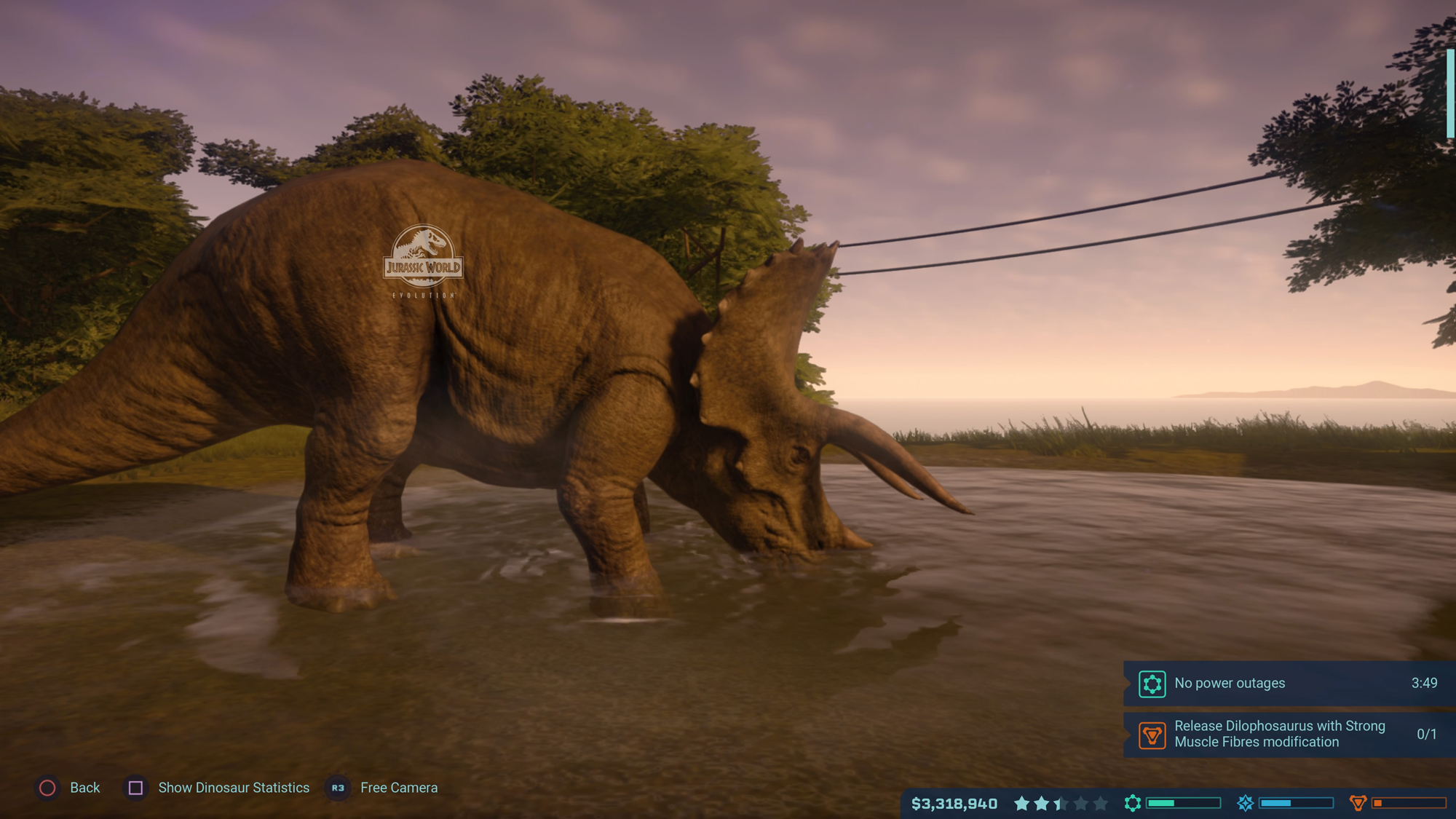Select the Science division gear icon

1133,802
